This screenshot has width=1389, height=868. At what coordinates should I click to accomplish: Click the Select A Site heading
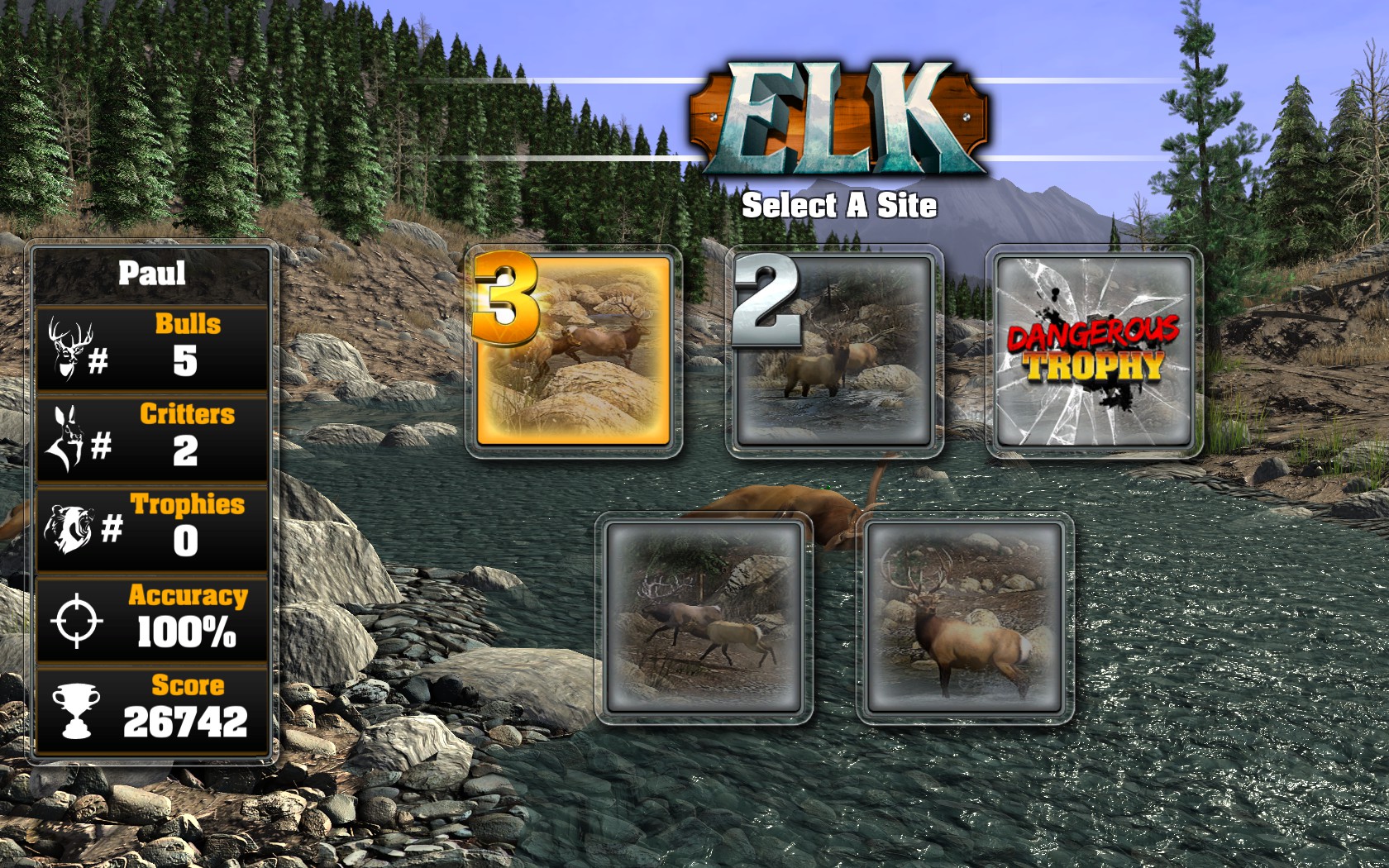(x=842, y=206)
